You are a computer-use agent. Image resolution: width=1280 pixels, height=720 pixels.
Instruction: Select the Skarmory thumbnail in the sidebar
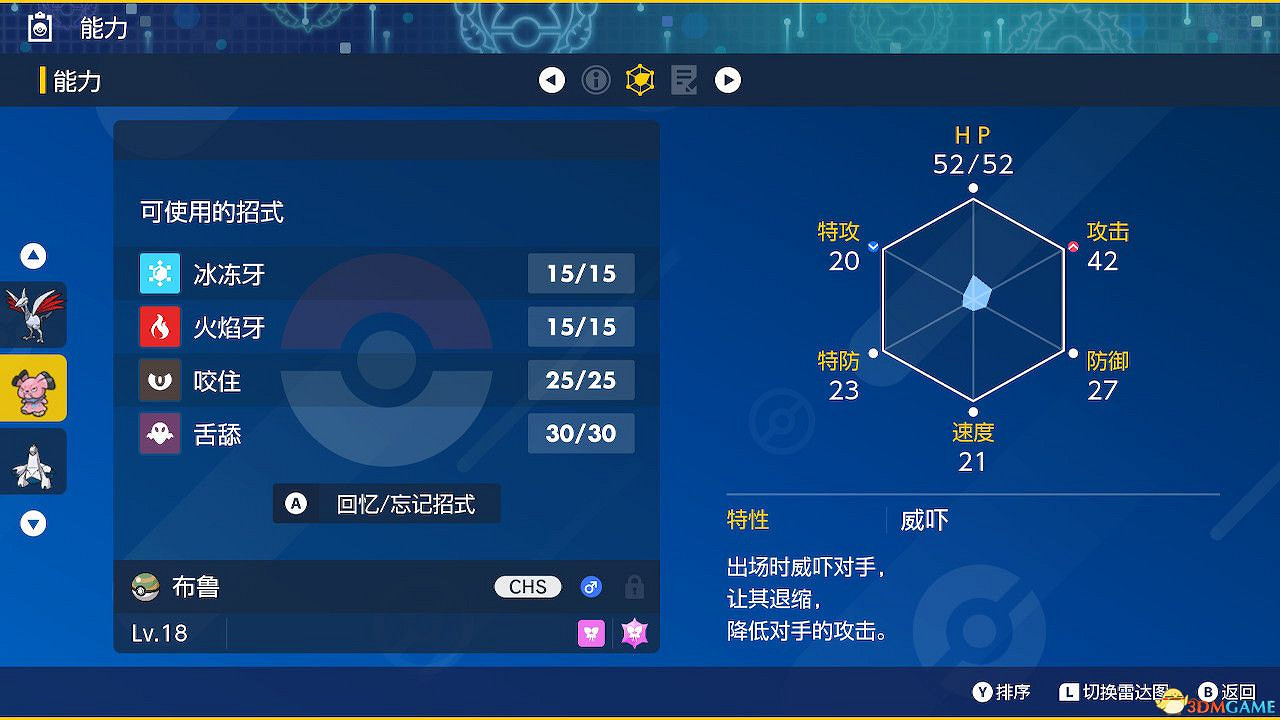pyautogui.click(x=33, y=316)
